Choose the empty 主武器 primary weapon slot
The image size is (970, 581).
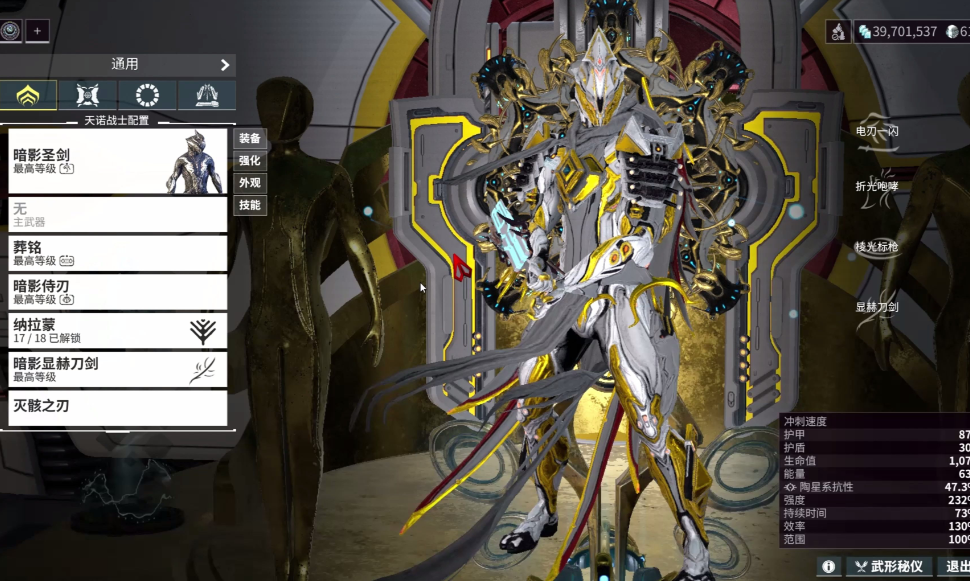click(x=118, y=215)
